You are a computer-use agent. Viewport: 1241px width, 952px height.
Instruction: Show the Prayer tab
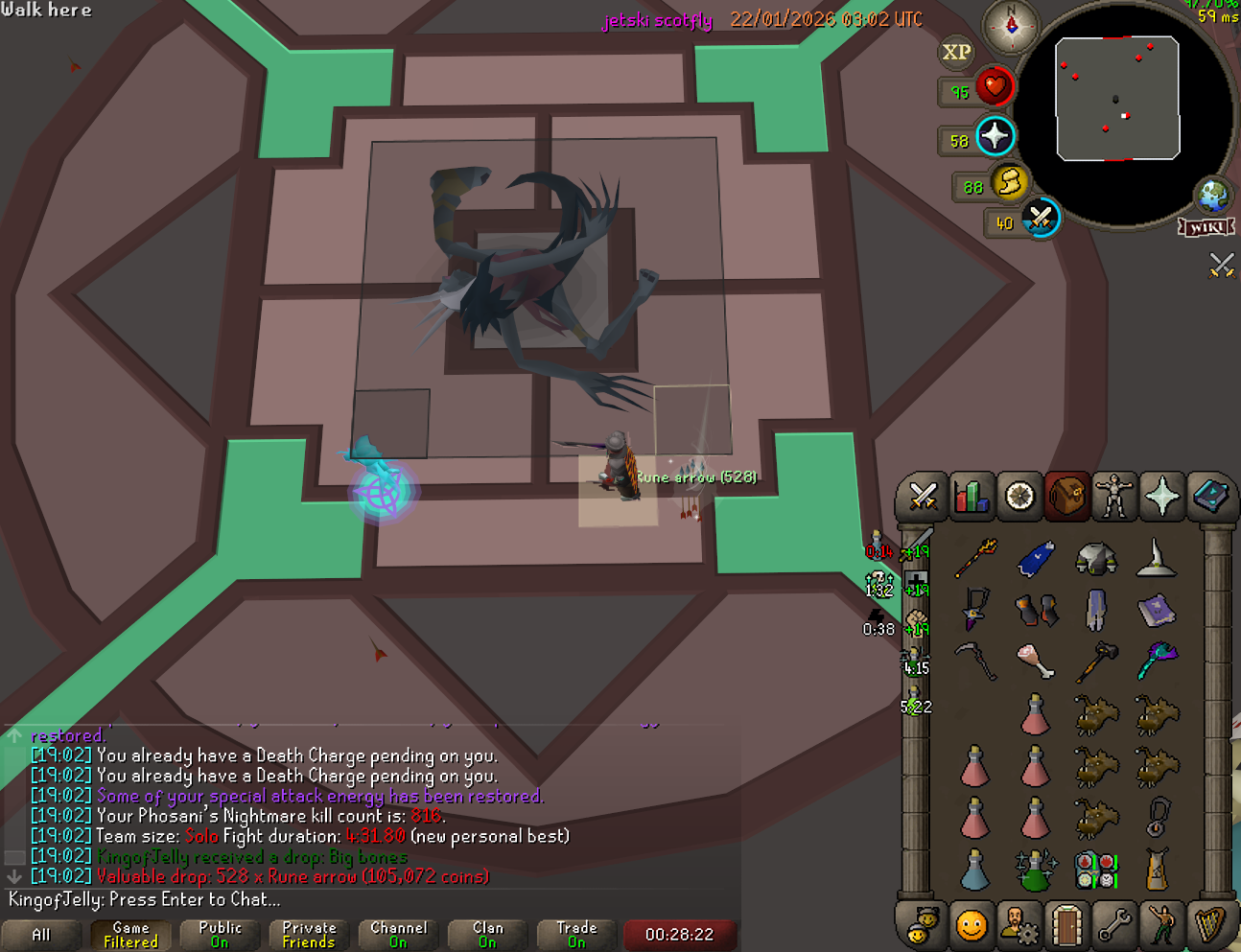1162,497
